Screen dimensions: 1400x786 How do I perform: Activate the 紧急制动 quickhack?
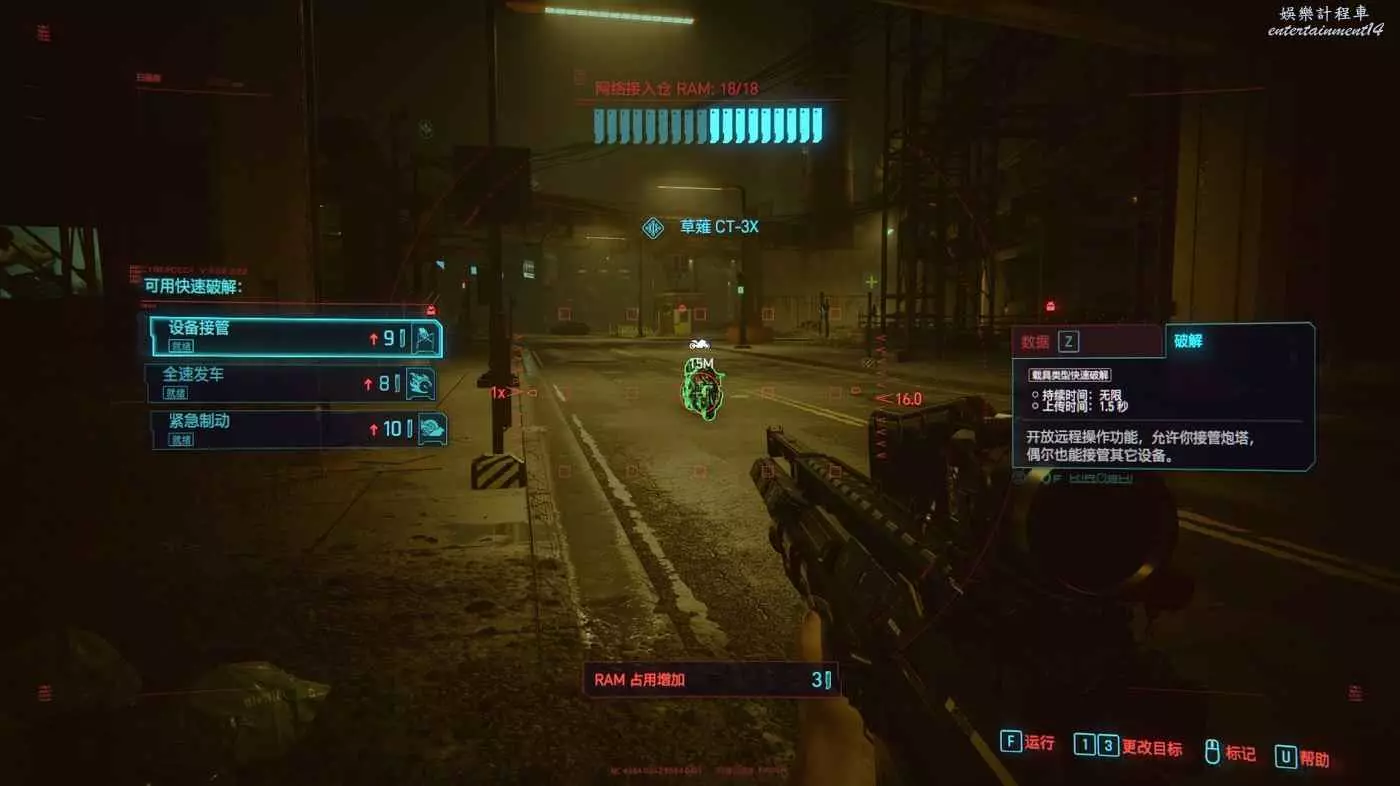[295, 428]
